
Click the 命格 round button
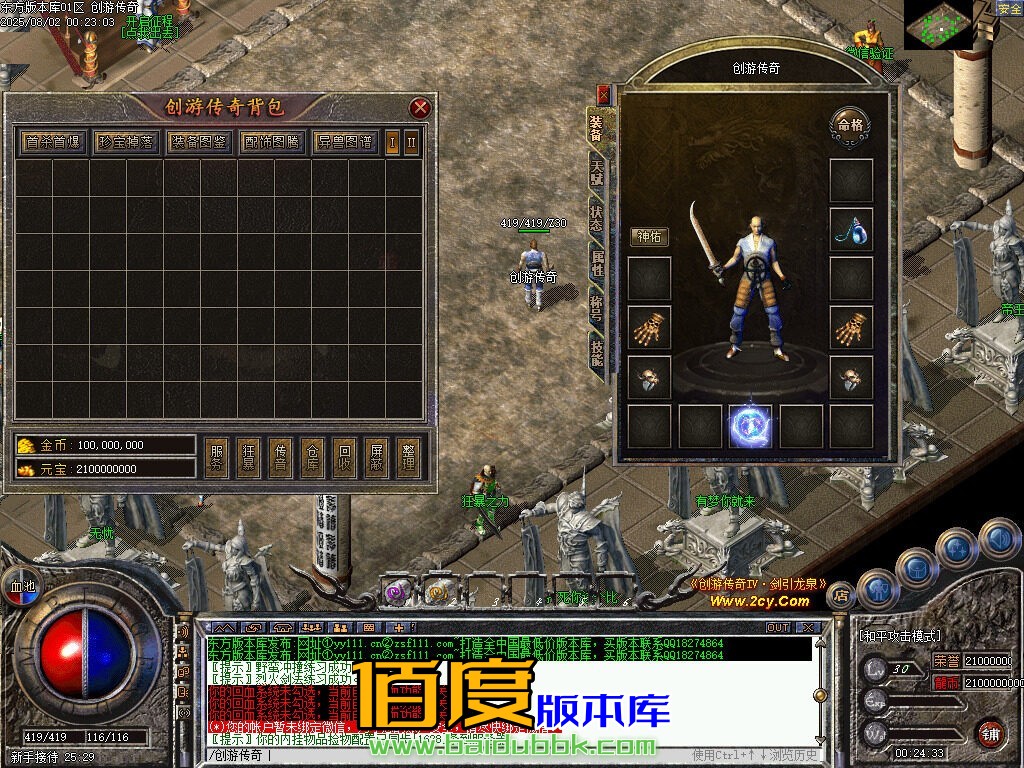(x=850, y=126)
